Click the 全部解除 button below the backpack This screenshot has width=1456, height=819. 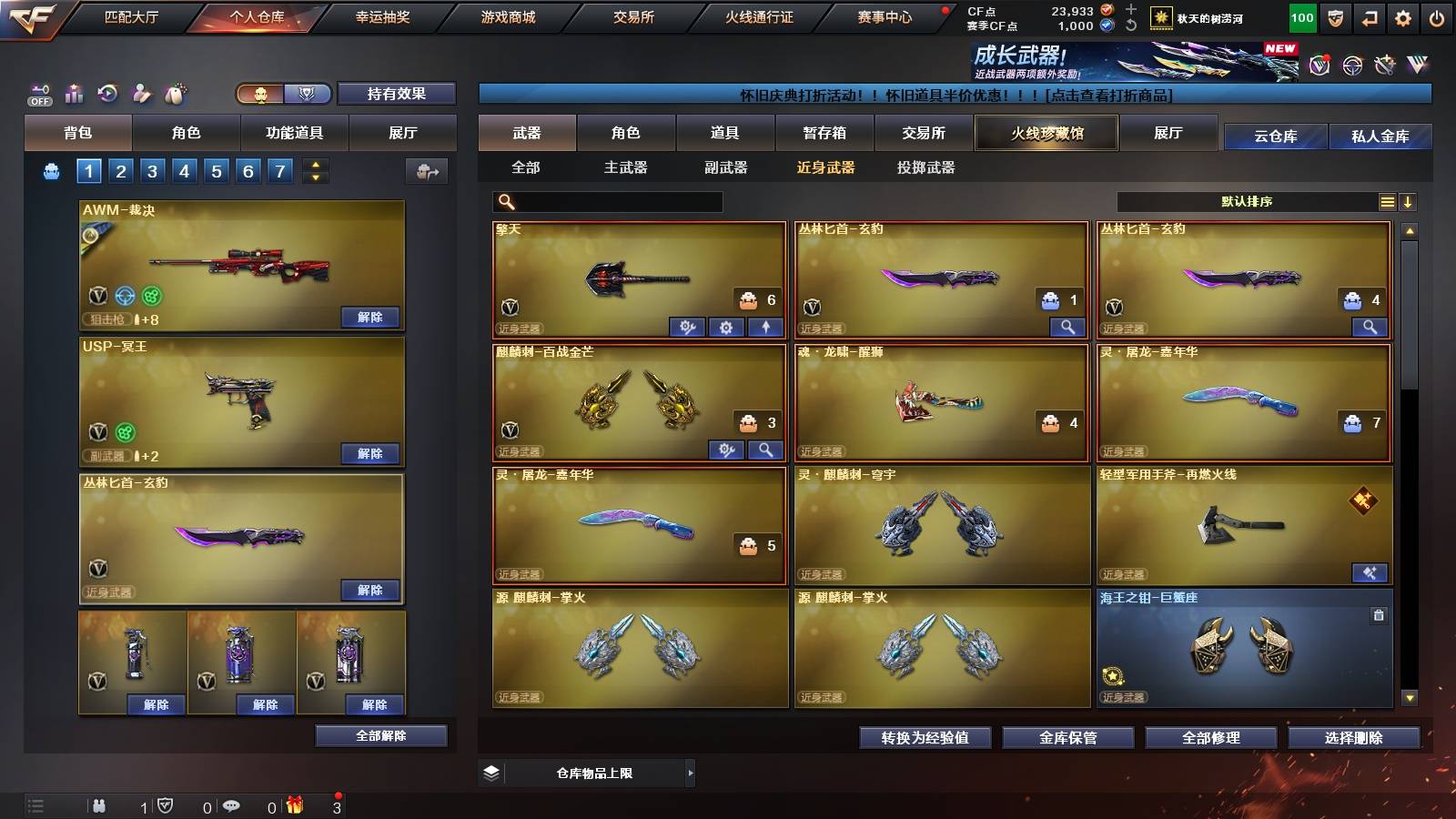point(382,735)
